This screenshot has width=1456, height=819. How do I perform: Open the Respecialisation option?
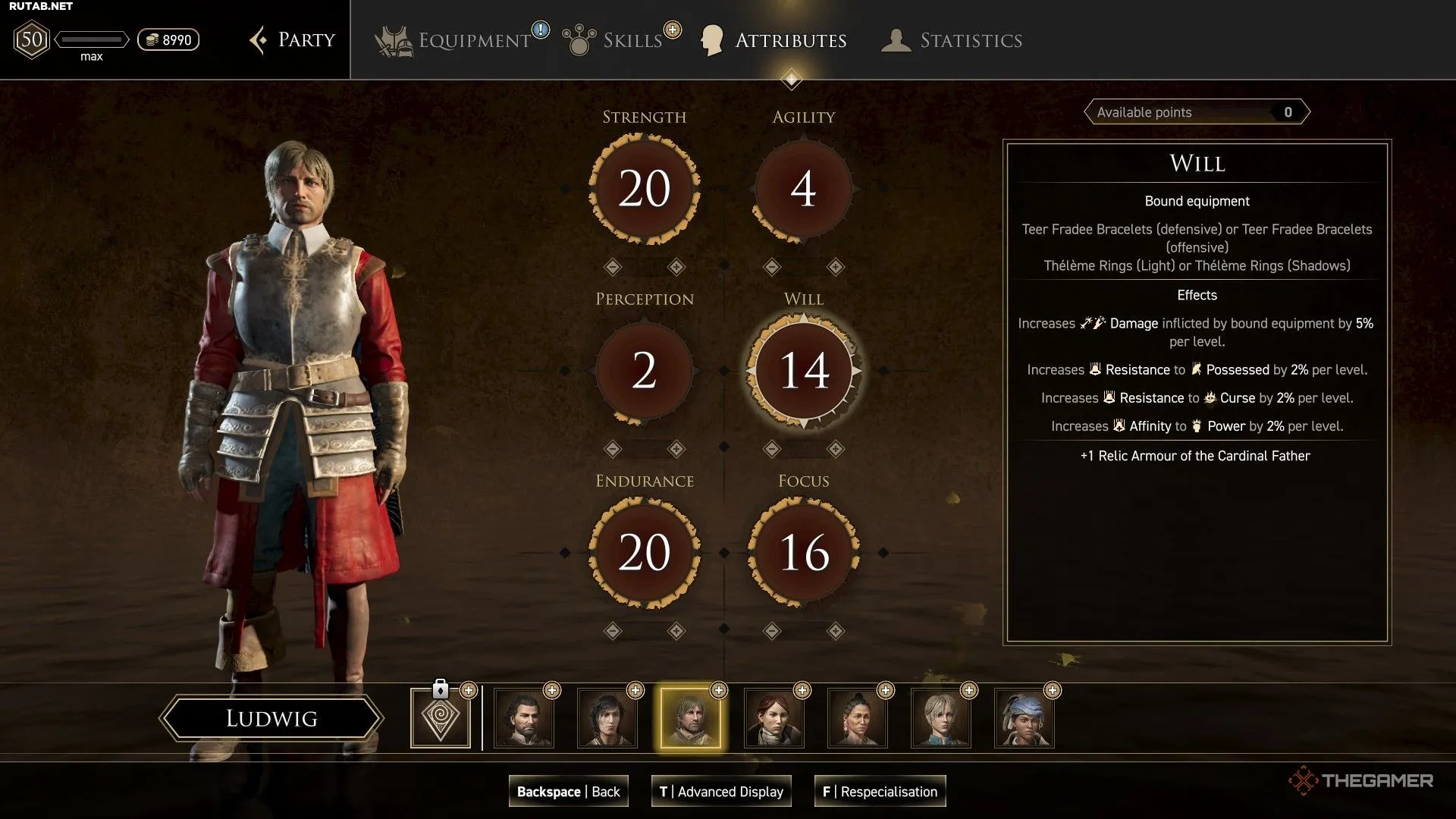880,792
